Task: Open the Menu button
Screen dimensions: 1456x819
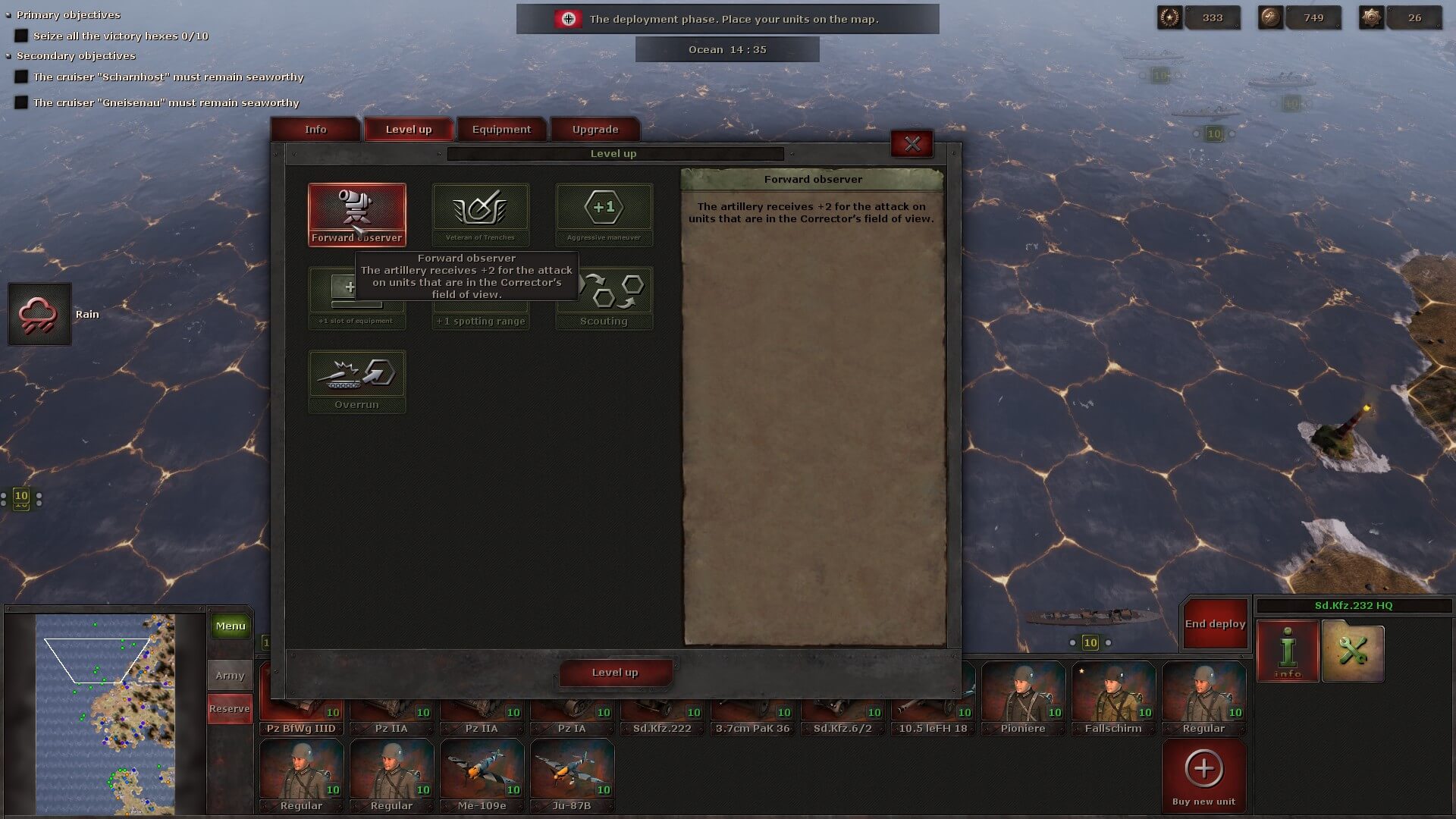Action: pyautogui.click(x=231, y=626)
